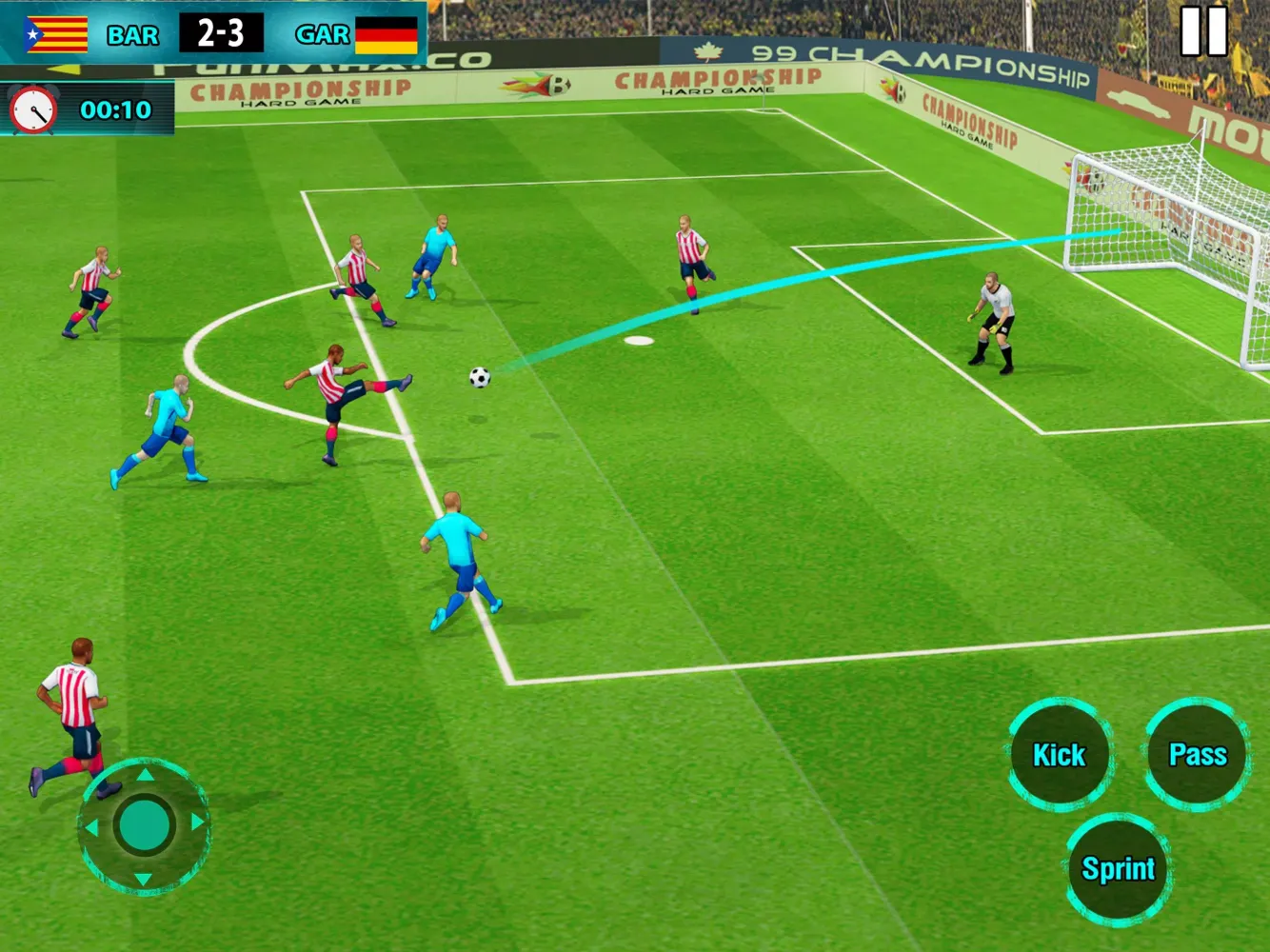The image size is (1270, 952).
Task: Tap the virtual joystick center knob
Action: (x=145, y=825)
